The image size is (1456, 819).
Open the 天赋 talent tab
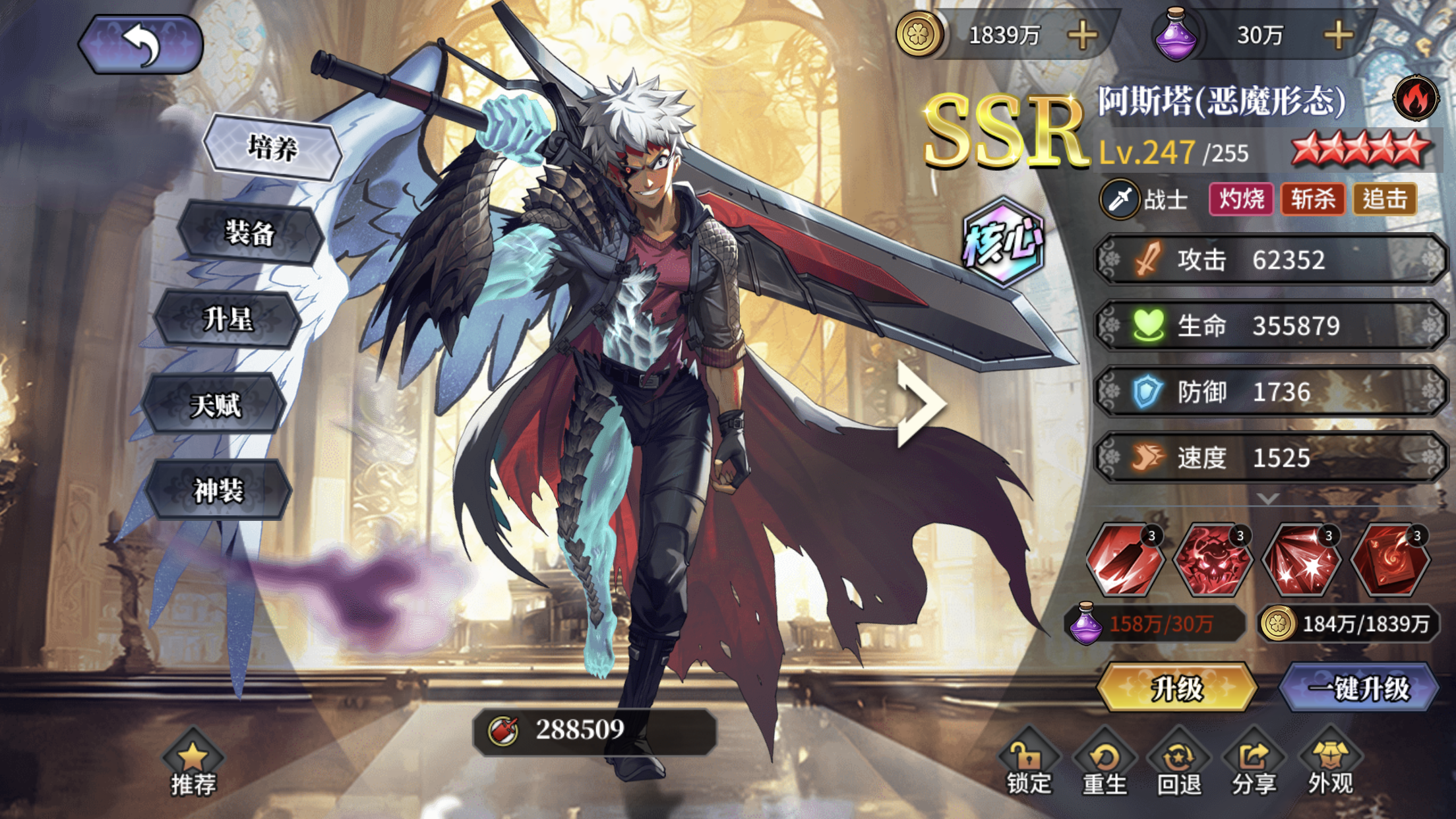coord(215,405)
